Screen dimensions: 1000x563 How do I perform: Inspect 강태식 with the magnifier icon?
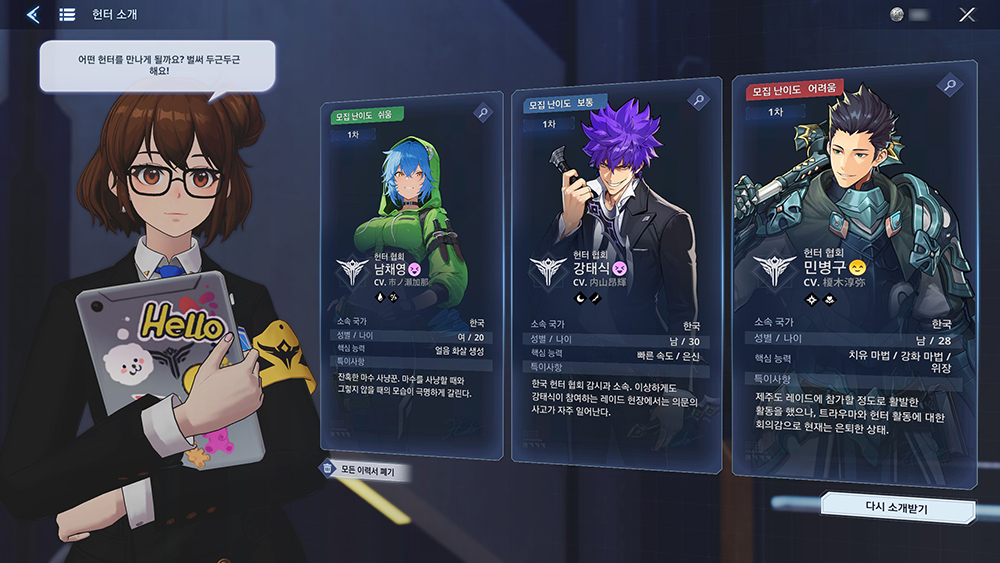point(699,100)
